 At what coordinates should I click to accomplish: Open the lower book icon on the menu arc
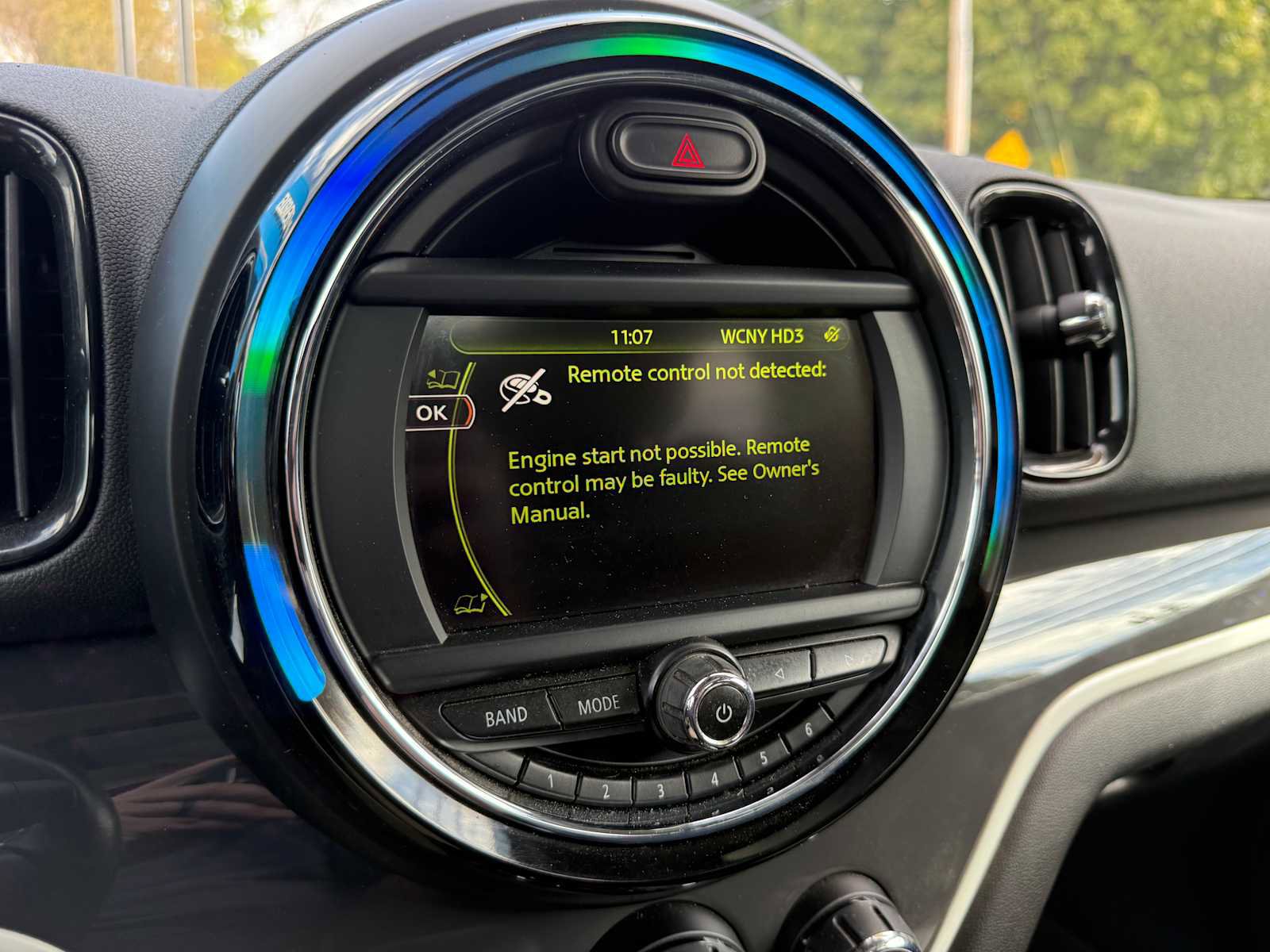(471, 604)
